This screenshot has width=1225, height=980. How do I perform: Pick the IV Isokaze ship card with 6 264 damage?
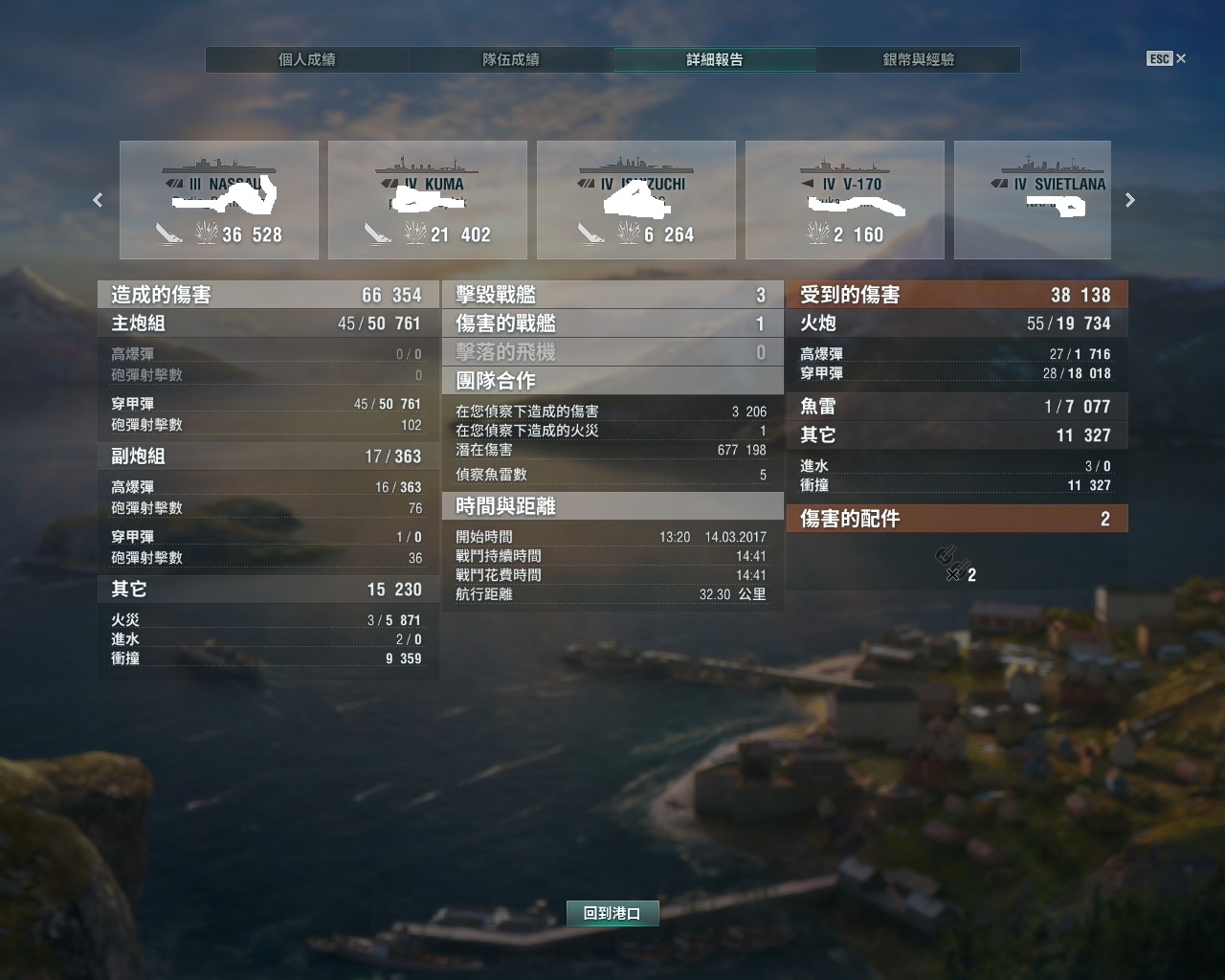coord(636,200)
